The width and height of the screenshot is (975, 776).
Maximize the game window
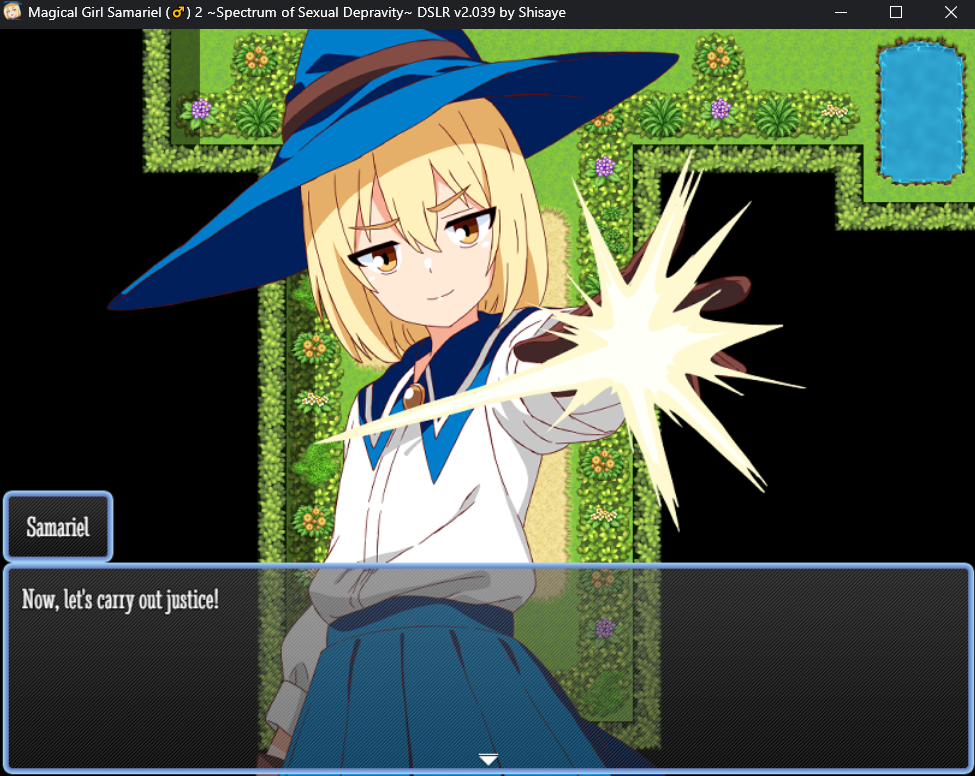pyautogui.click(x=896, y=13)
